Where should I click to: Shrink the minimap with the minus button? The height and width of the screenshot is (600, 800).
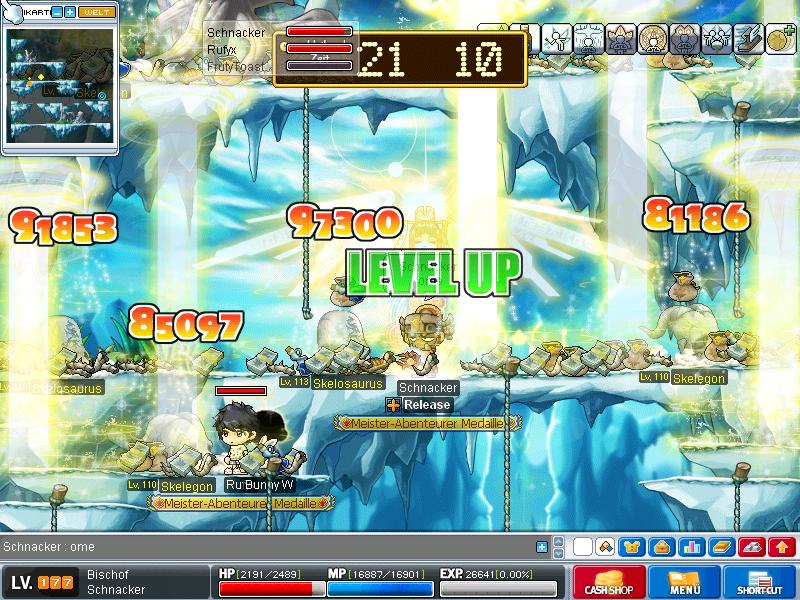[57, 11]
